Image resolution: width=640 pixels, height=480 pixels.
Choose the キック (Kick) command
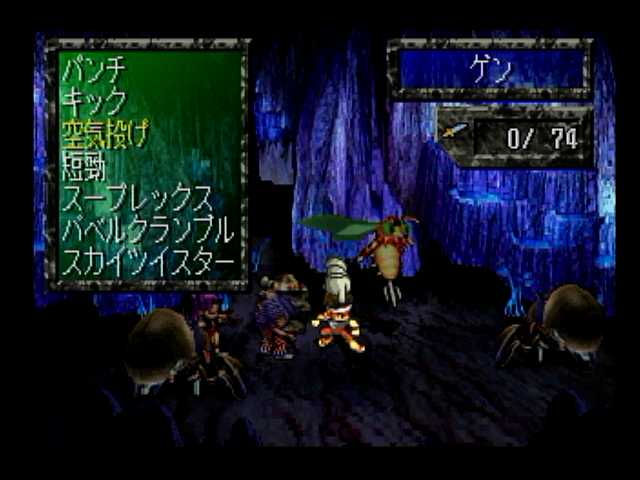[x=93, y=101]
